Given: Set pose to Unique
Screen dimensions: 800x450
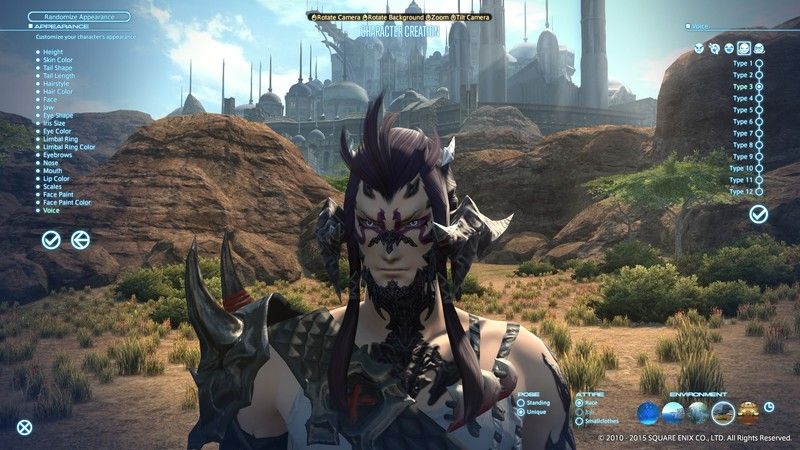Looking at the screenshot, I should click(x=521, y=412).
